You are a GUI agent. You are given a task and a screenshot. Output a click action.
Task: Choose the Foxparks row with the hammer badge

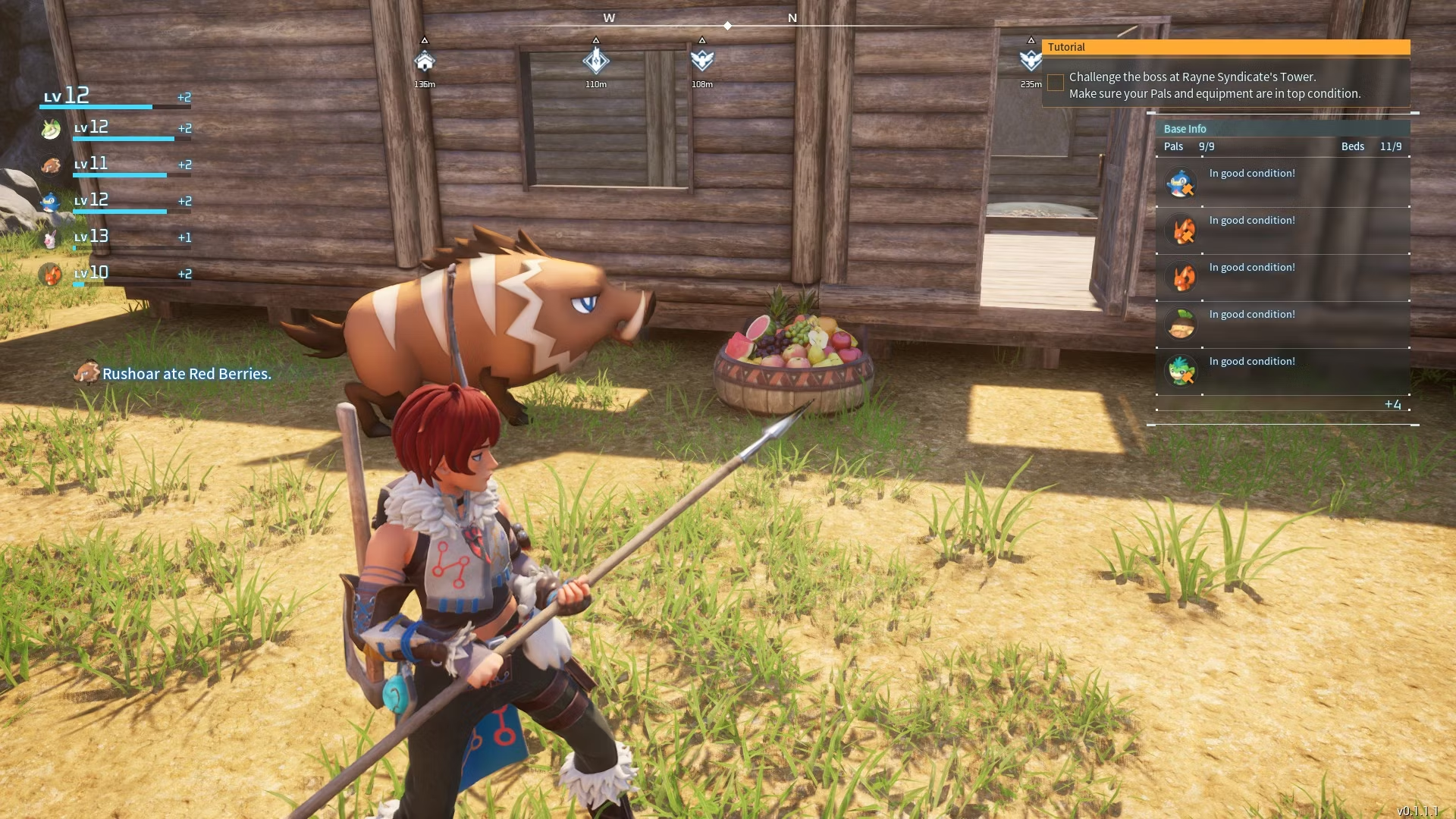[x=1282, y=231]
